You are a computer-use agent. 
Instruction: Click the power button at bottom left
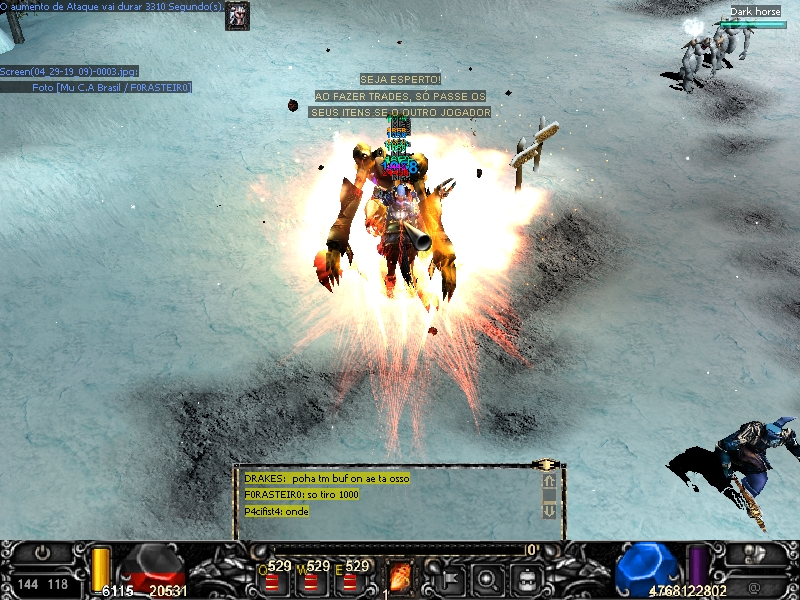click(x=42, y=552)
